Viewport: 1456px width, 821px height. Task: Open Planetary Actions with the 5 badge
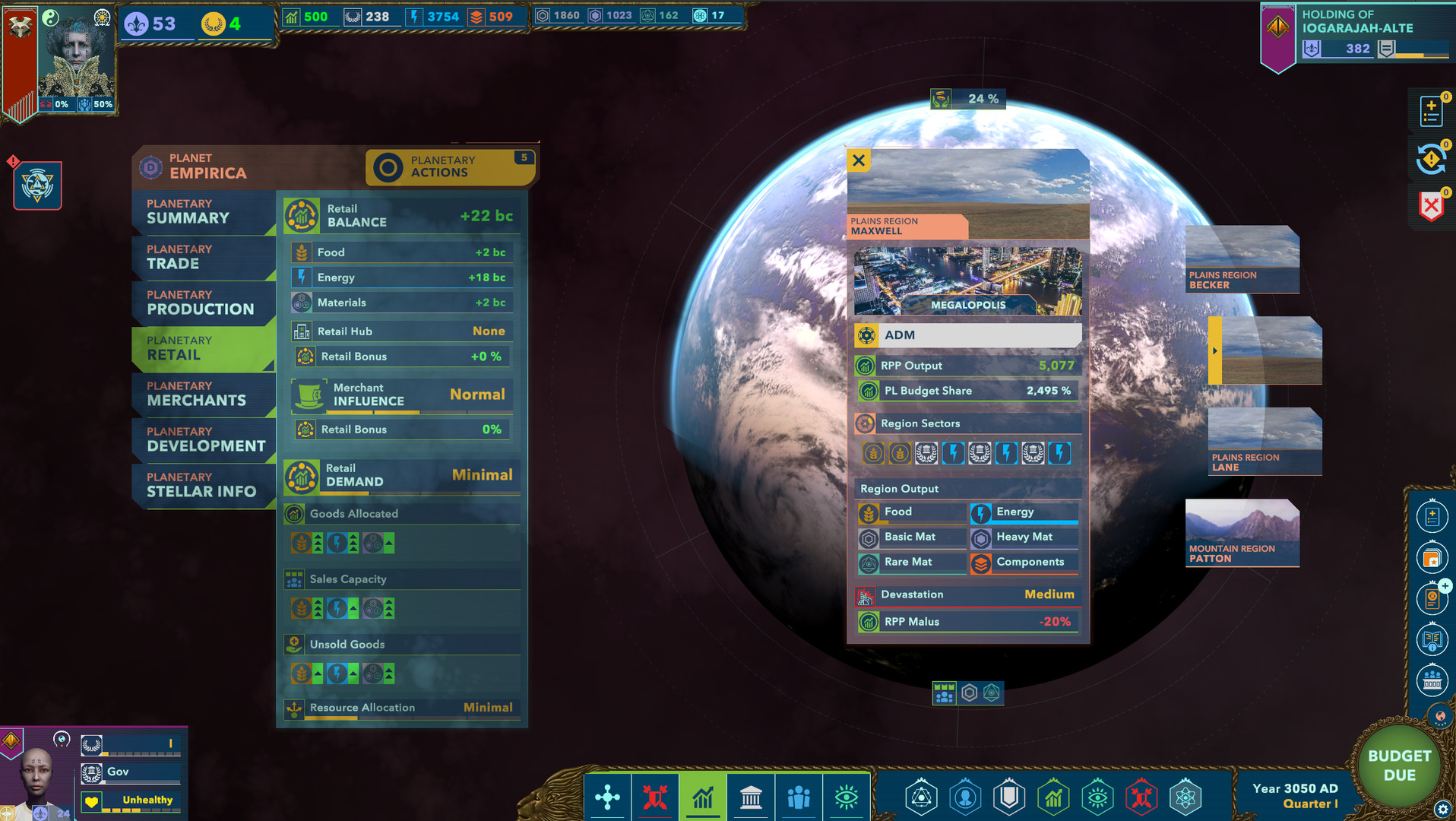point(450,166)
